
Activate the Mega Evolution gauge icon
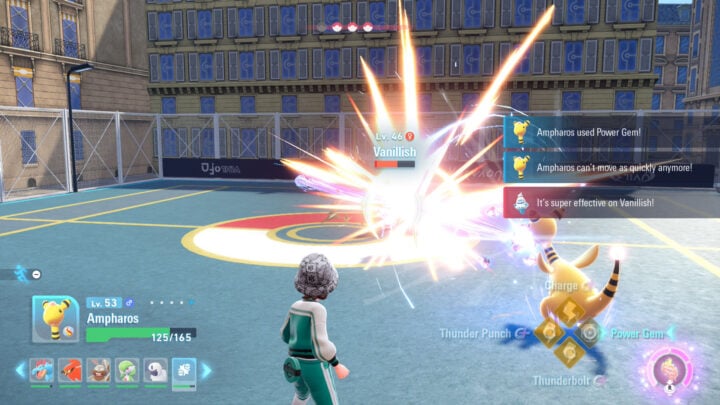[x=668, y=370]
